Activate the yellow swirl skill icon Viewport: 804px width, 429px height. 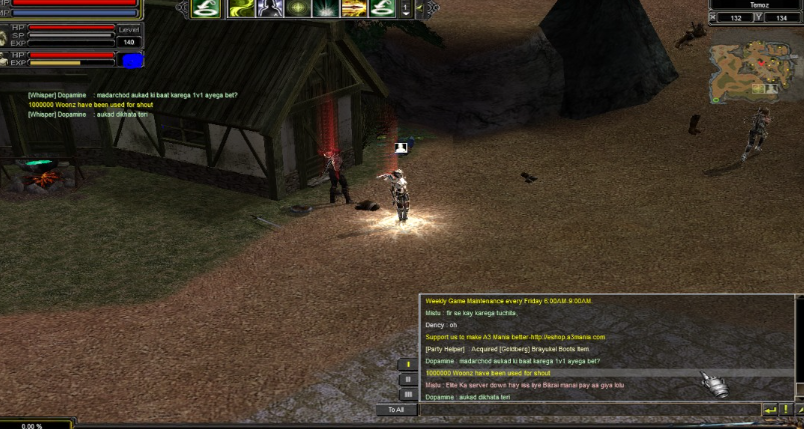pyautogui.click(x=240, y=9)
